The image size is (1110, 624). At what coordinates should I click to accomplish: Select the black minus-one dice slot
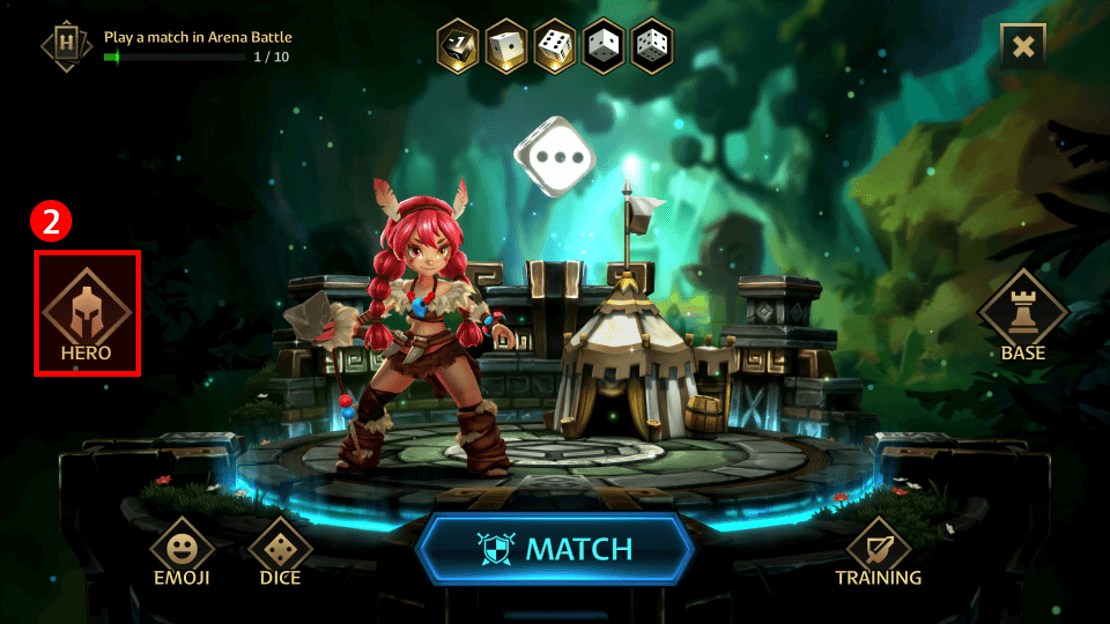(x=458, y=45)
